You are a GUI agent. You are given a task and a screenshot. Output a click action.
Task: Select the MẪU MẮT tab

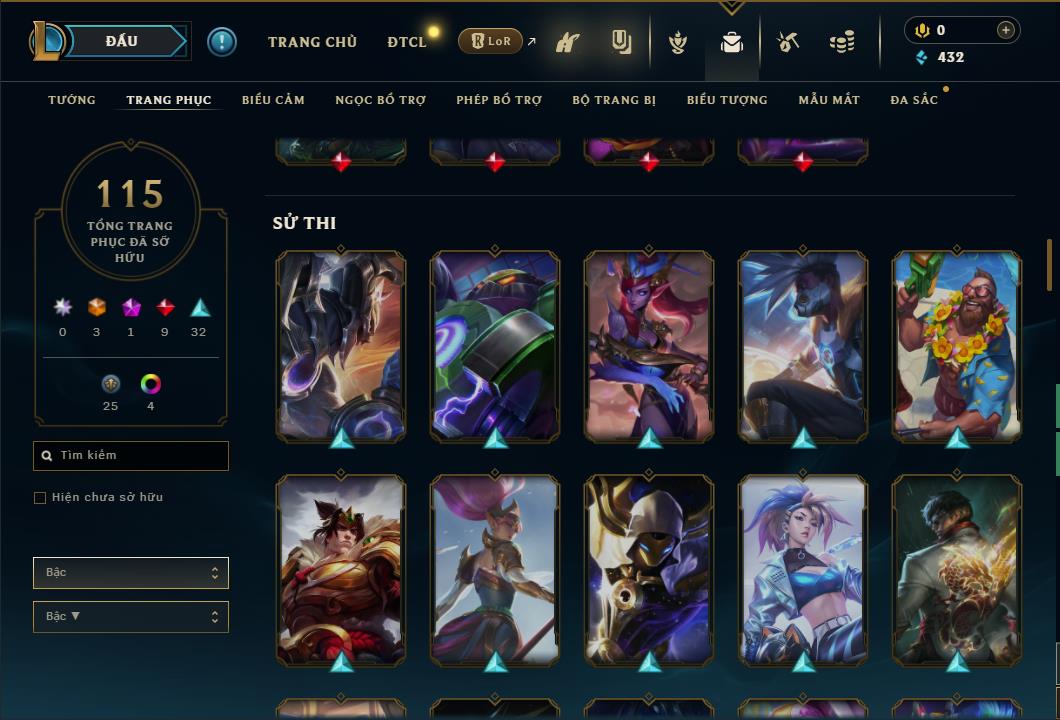(829, 100)
